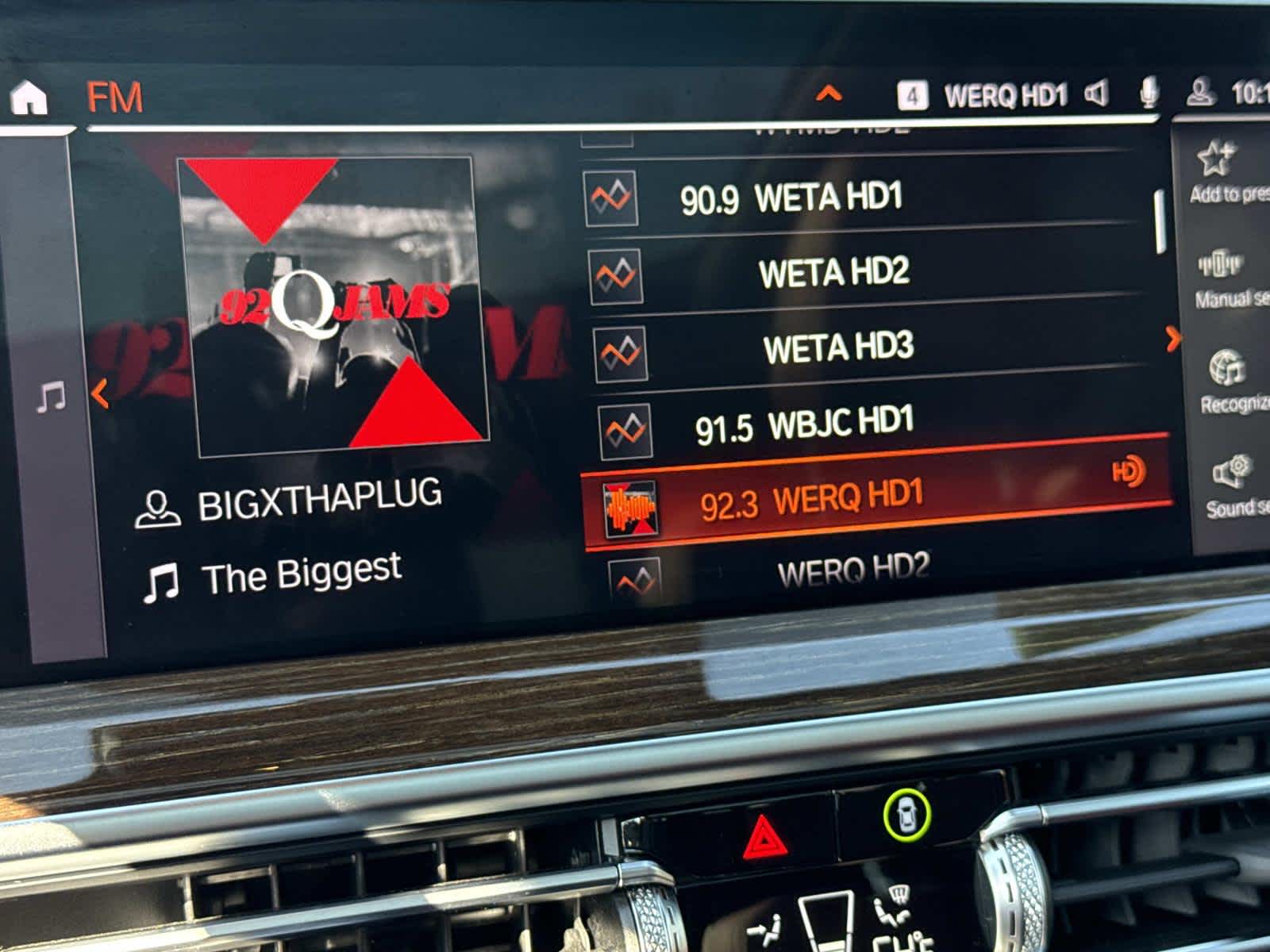The width and height of the screenshot is (1270, 952).
Task: Open the music note side tab
Action: [52, 397]
